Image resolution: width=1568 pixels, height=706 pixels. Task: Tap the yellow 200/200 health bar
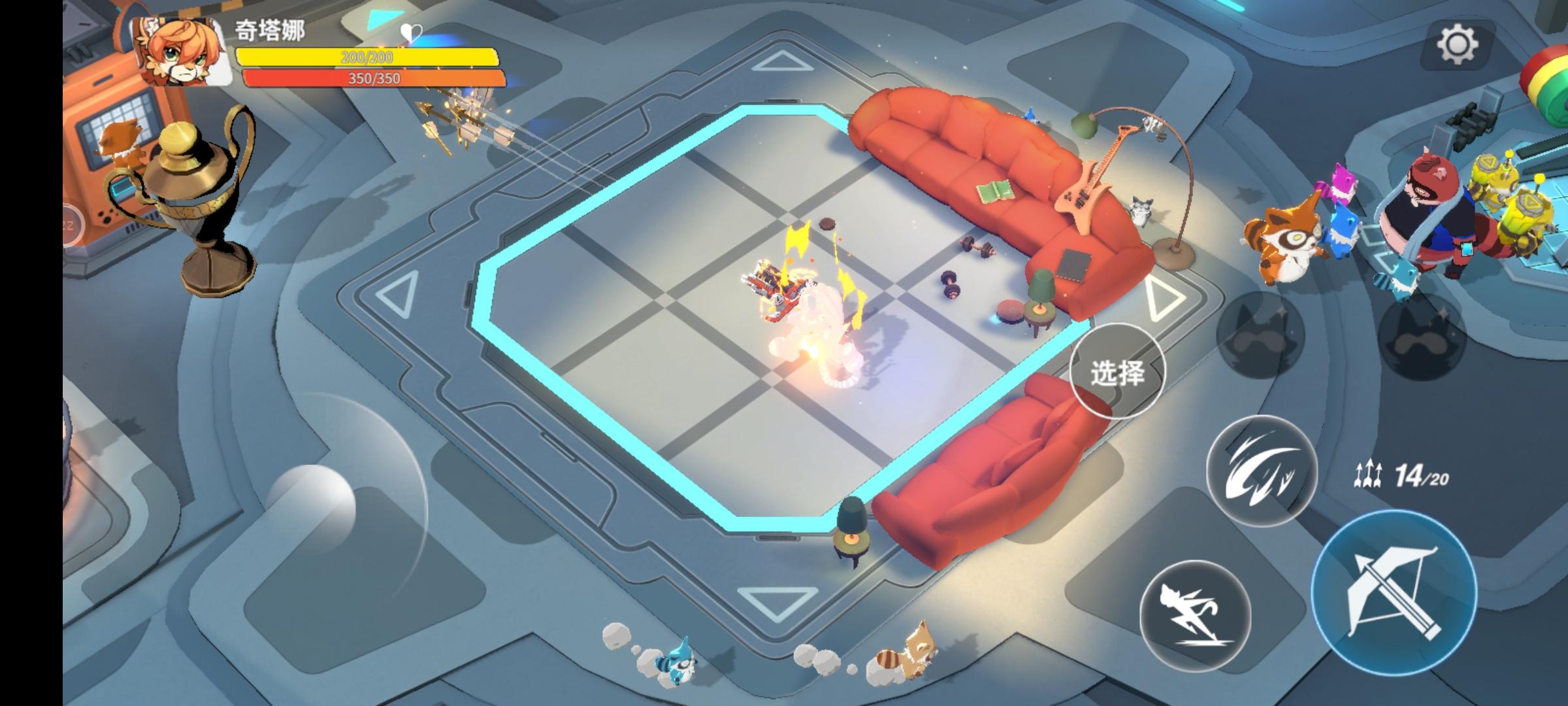(366, 58)
